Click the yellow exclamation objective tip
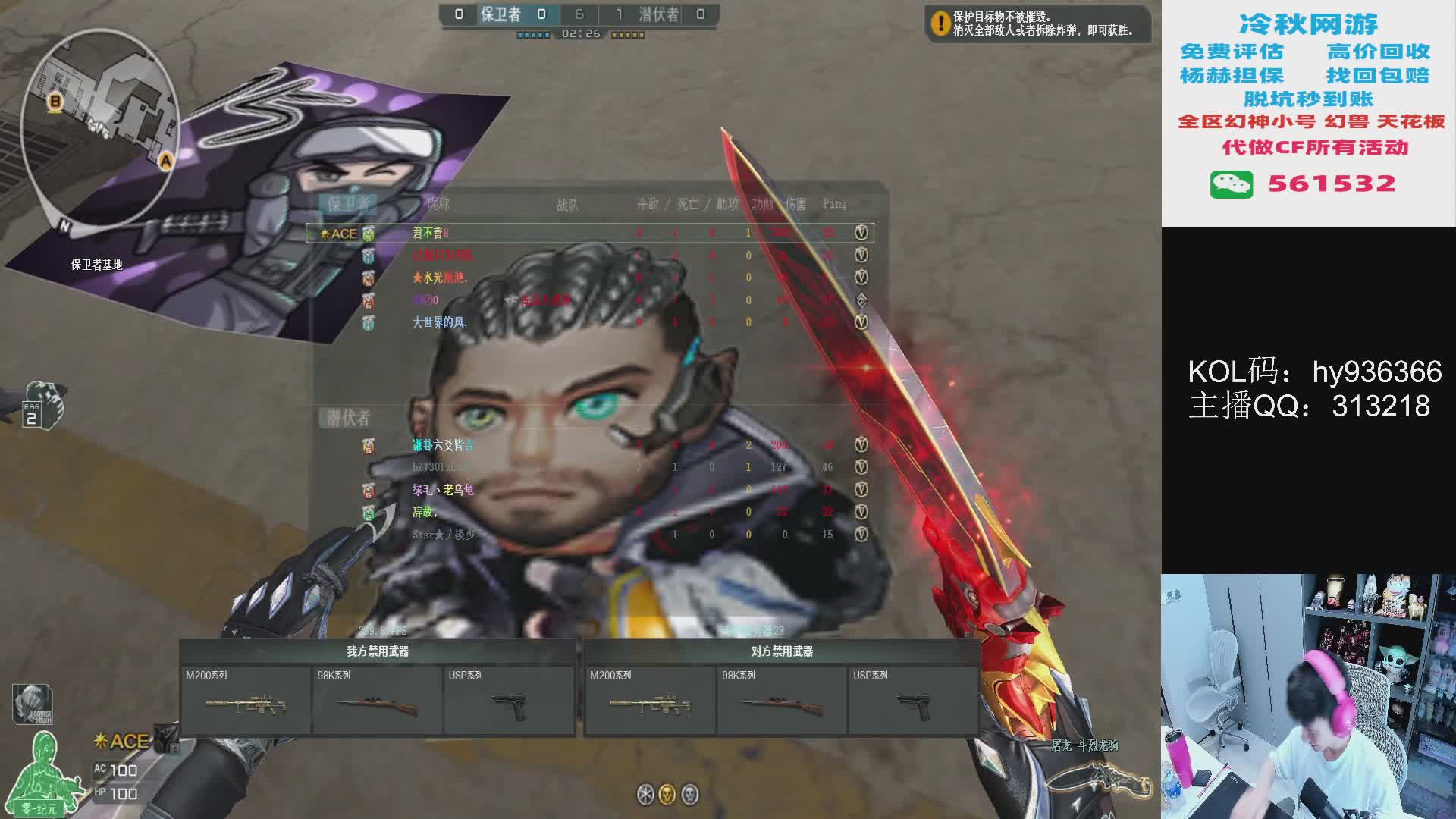The width and height of the screenshot is (1456, 819). tap(940, 24)
